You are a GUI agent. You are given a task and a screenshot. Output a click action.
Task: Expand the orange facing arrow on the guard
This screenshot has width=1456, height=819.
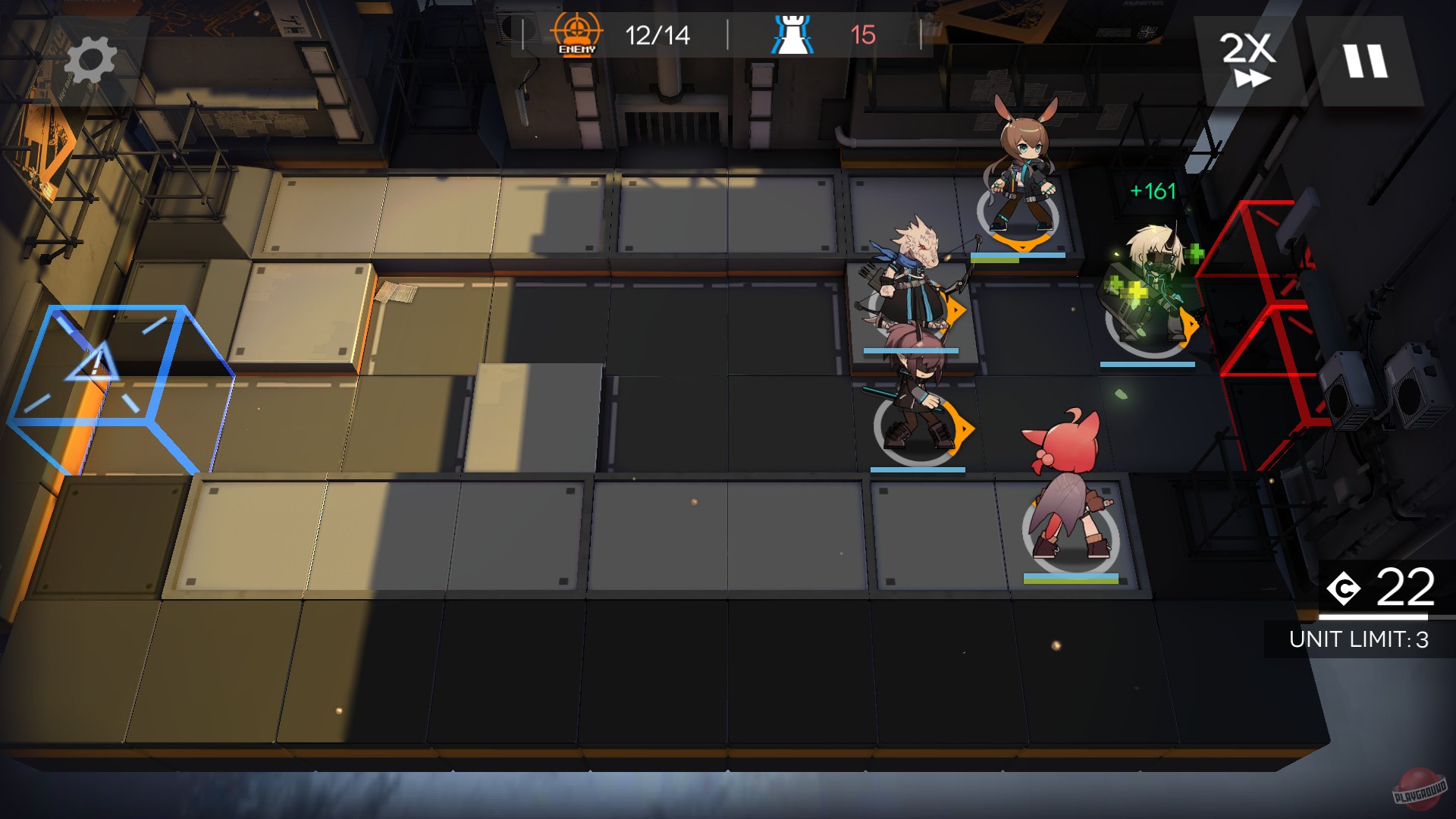(x=965, y=427)
